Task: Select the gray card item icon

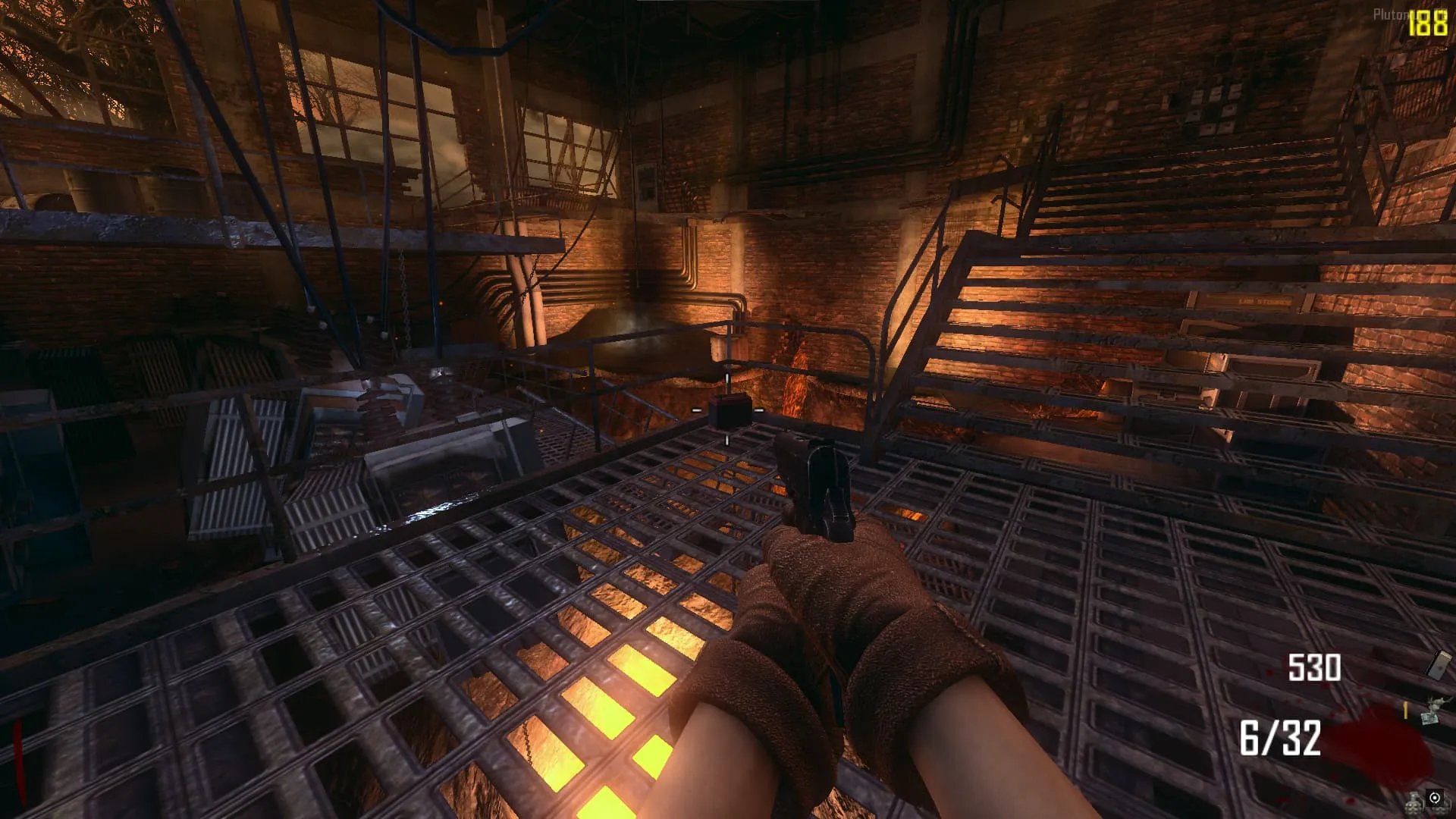Action: [1439, 664]
